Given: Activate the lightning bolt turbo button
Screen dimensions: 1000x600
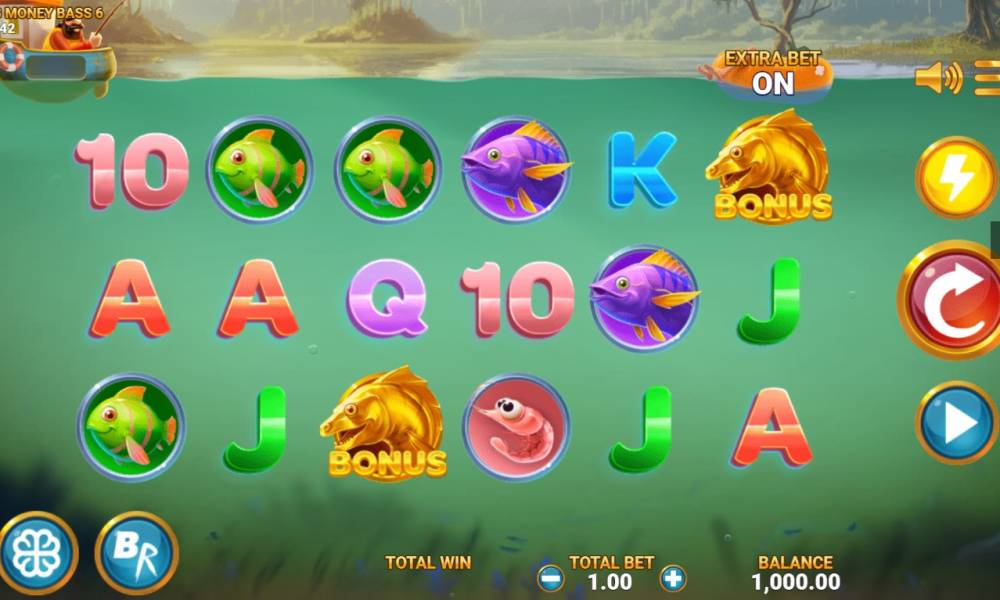Looking at the screenshot, I should [x=956, y=179].
